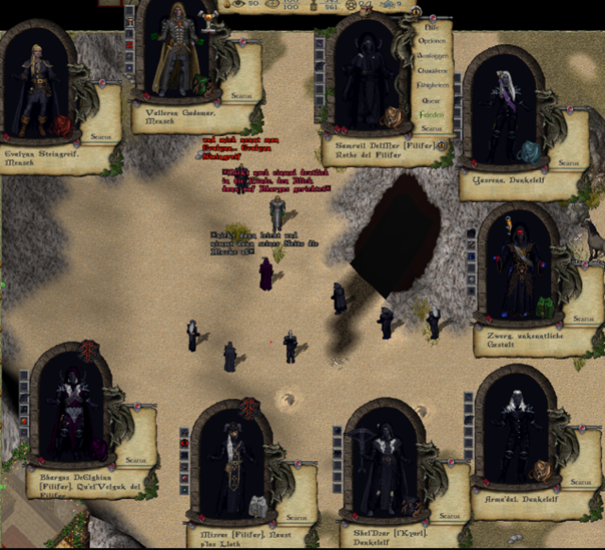Open Yasress's teal backpack

(528, 150)
